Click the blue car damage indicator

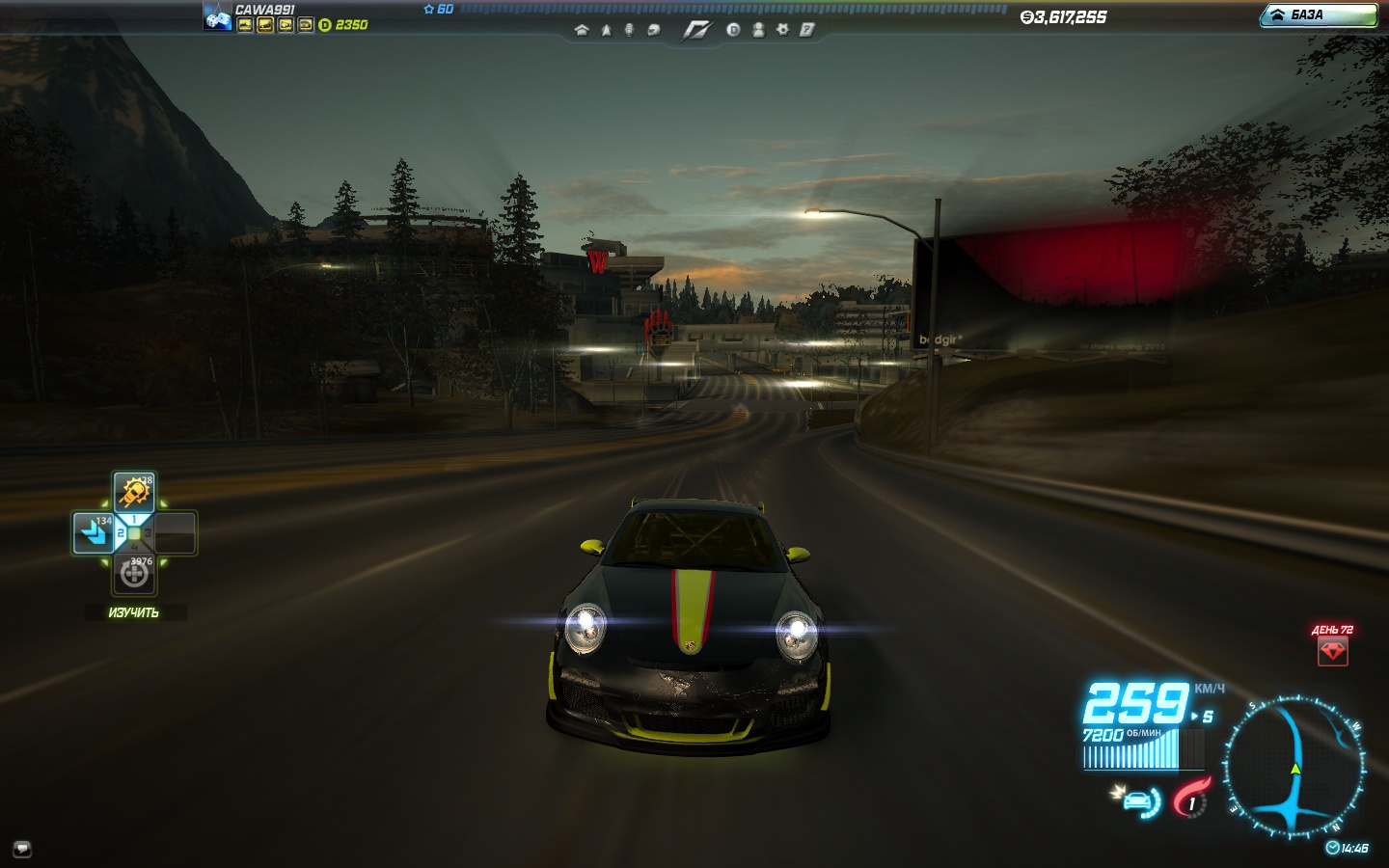1139,801
